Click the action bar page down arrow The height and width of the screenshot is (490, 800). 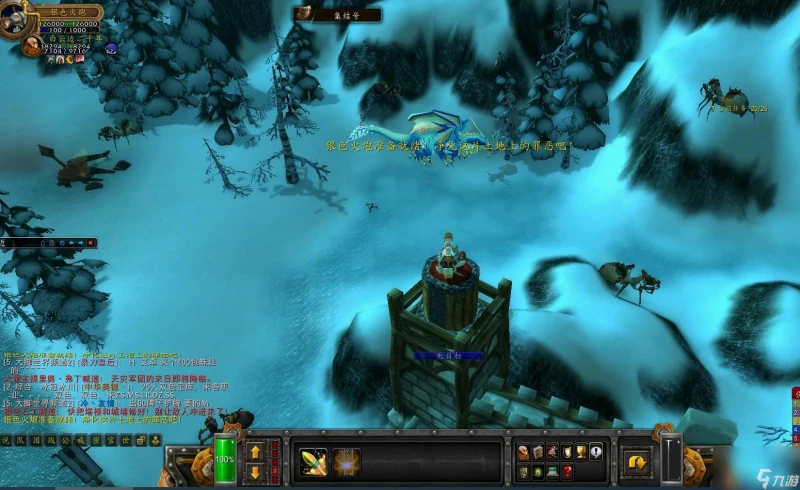point(253,472)
